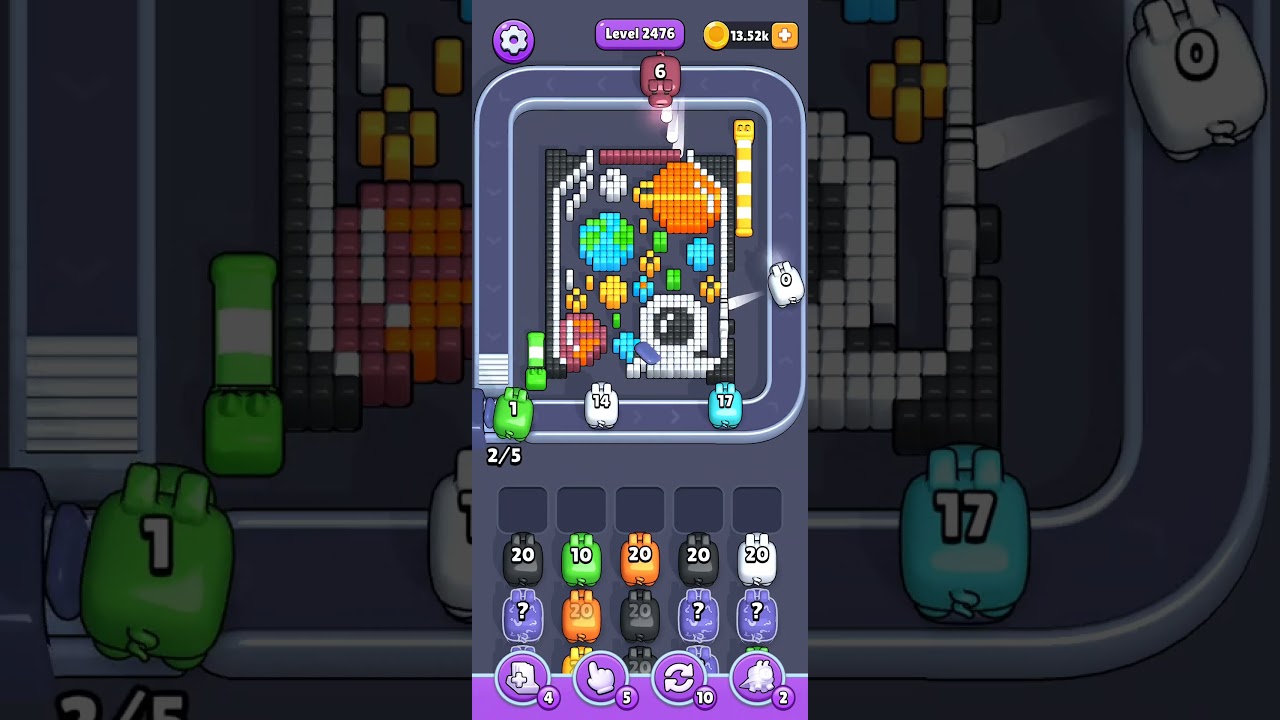Pick the orange truck labeled 20

pyautogui.click(x=640, y=557)
